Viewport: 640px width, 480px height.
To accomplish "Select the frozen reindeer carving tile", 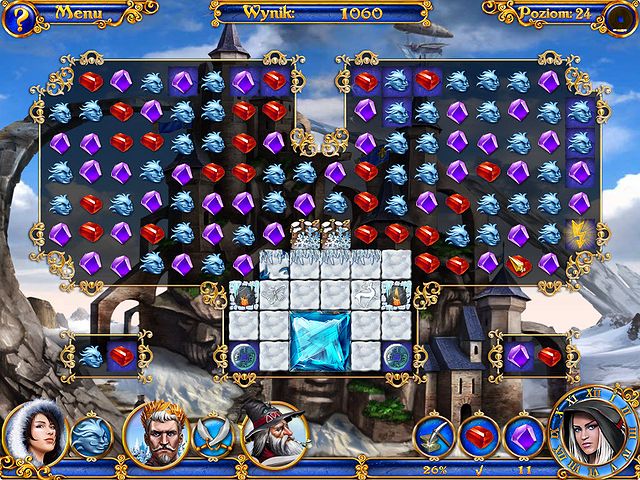I will click(x=366, y=295).
